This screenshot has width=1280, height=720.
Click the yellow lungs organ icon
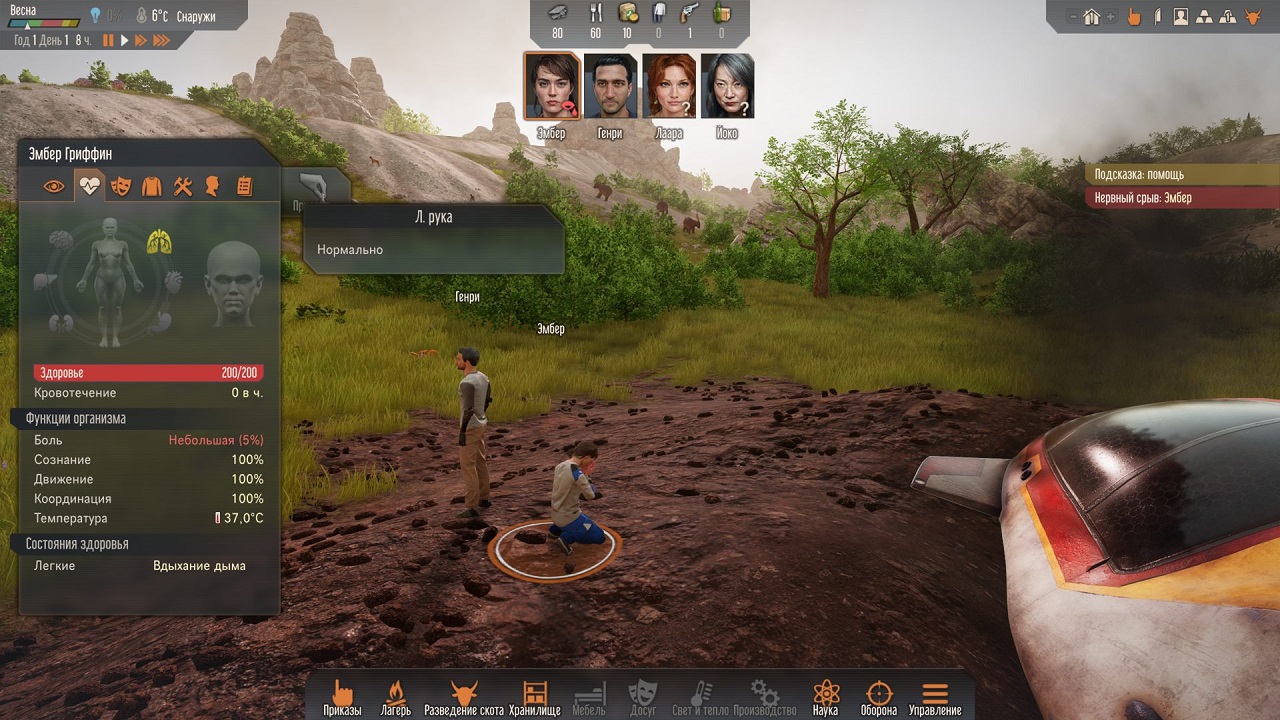[x=159, y=240]
